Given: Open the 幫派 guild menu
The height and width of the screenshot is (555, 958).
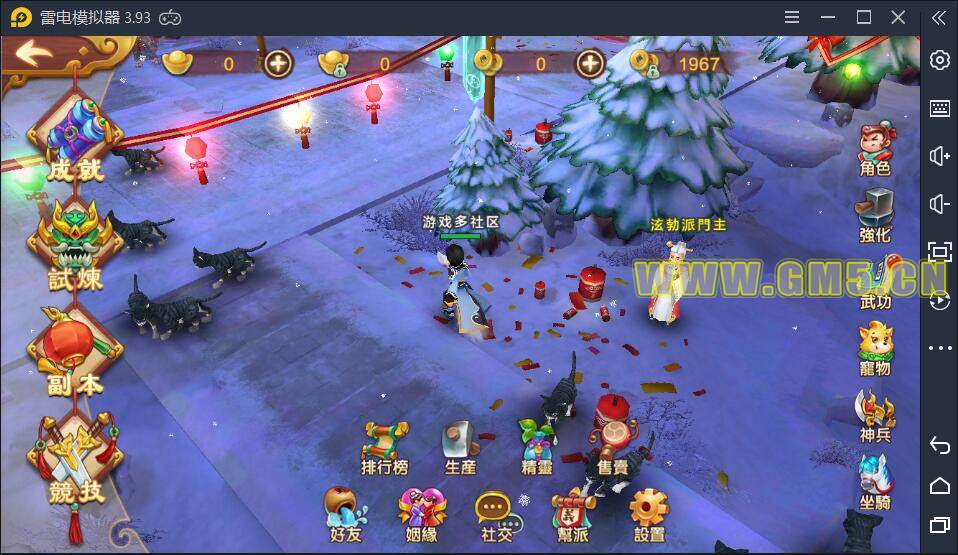Looking at the screenshot, I should [x=573, y=514].
